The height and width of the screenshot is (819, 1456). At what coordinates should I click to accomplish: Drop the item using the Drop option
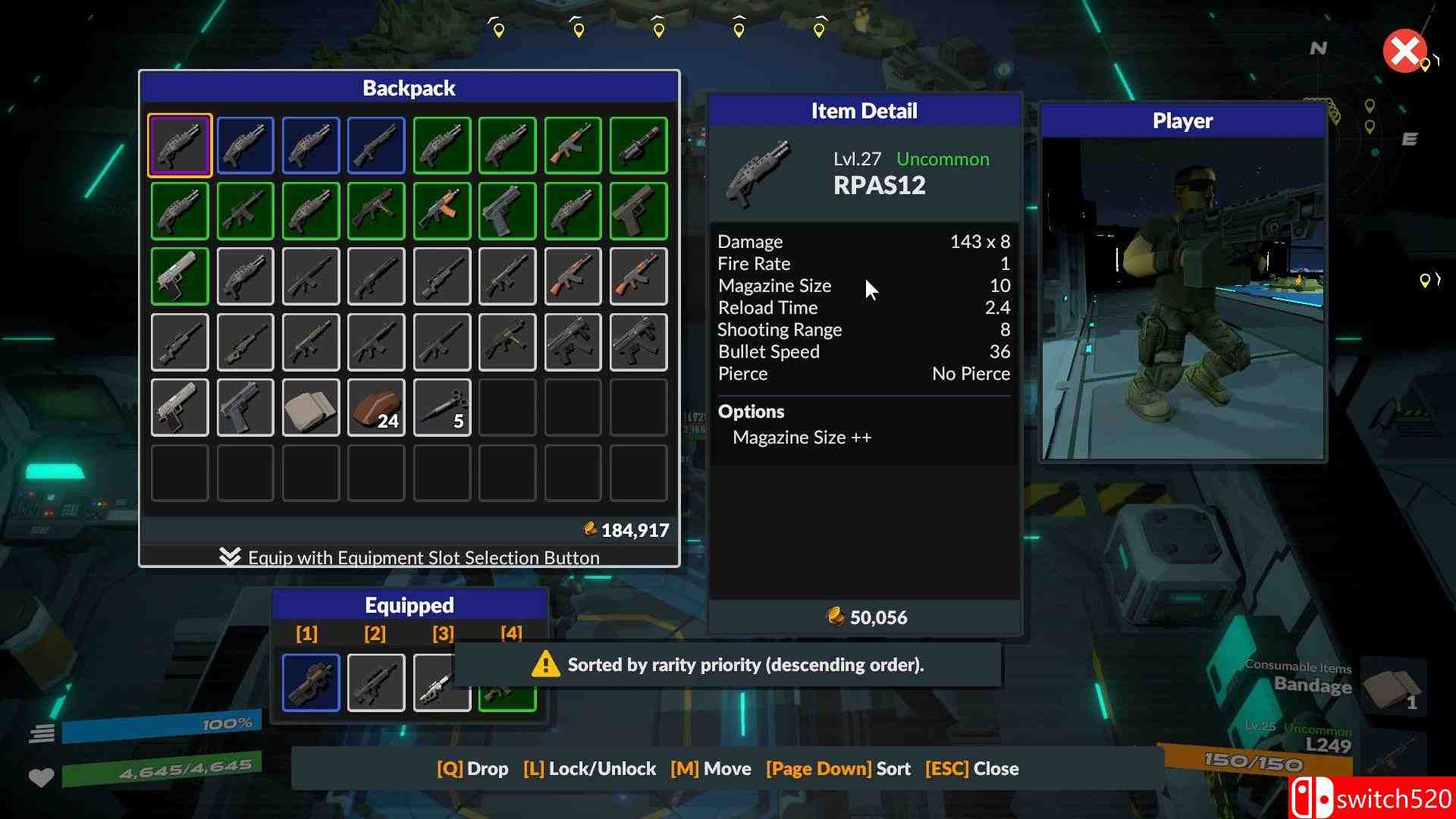tap(472, 769)
